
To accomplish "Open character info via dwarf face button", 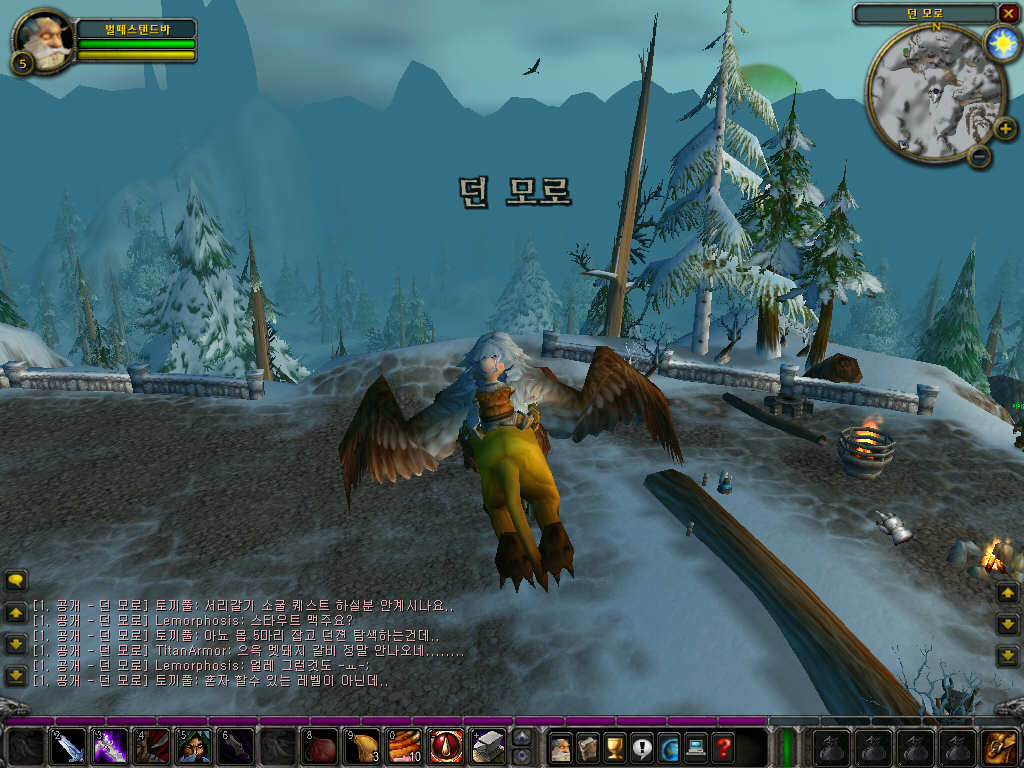I will click(561, 747).
